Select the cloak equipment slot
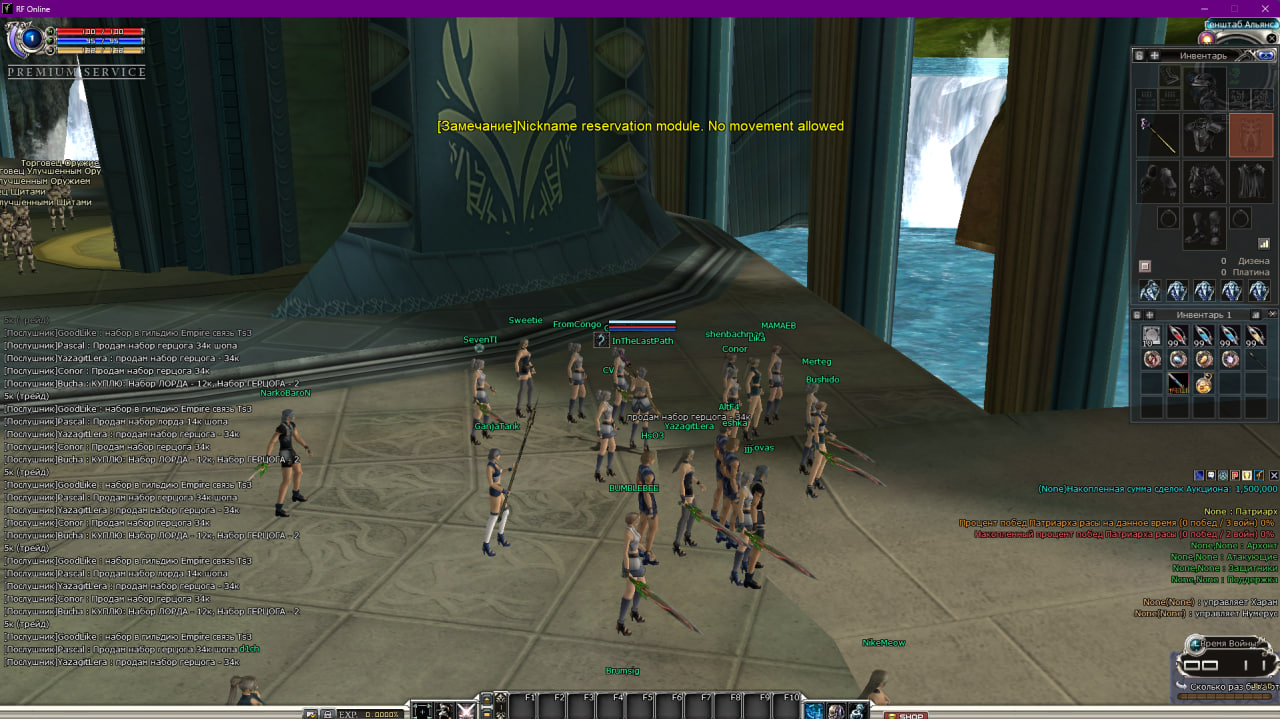Viewport: 1280px width, 719px height. pos(1250,182)
